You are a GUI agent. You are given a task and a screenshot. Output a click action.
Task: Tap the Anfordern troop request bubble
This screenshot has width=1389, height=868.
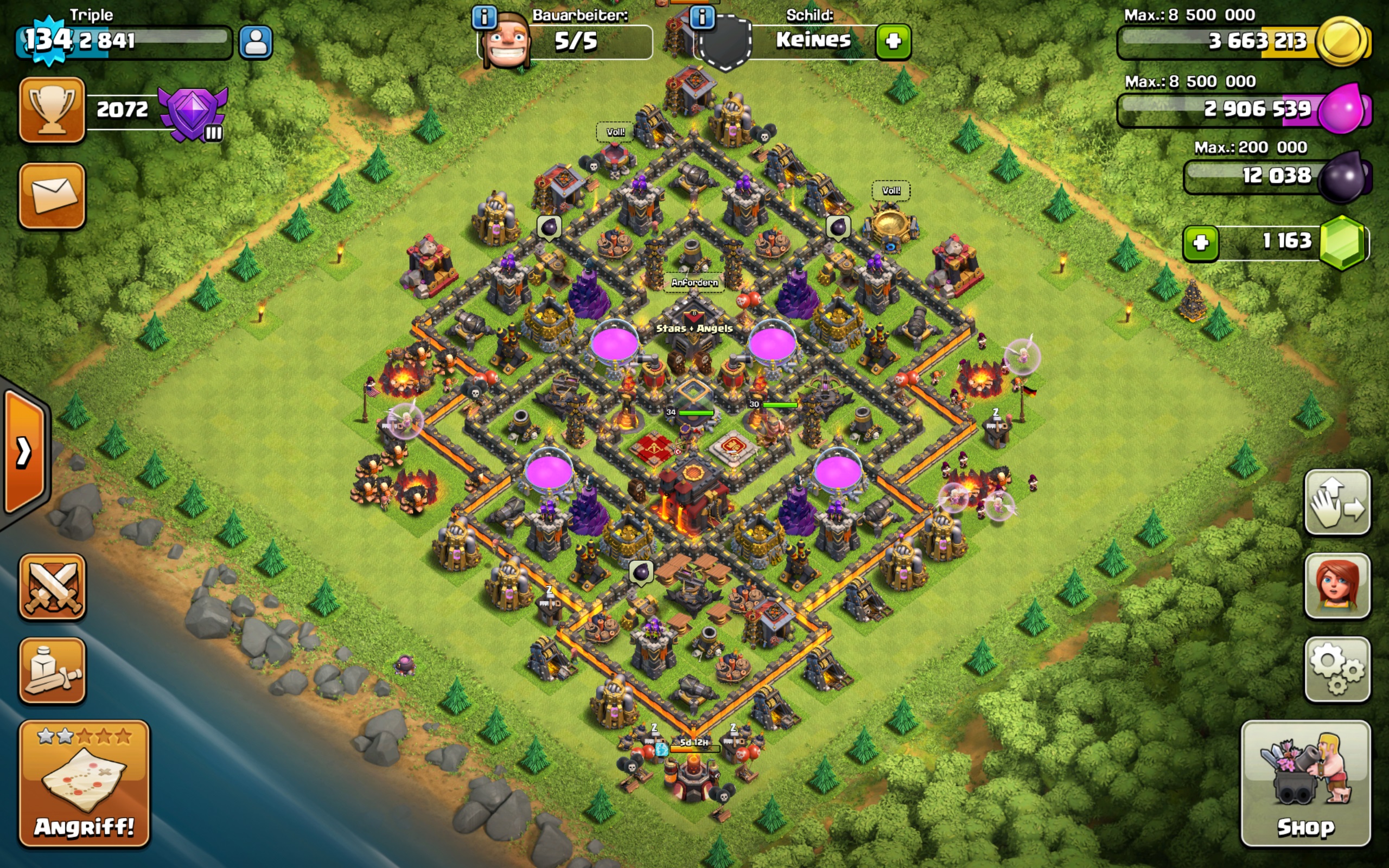(x=694, y=283)
